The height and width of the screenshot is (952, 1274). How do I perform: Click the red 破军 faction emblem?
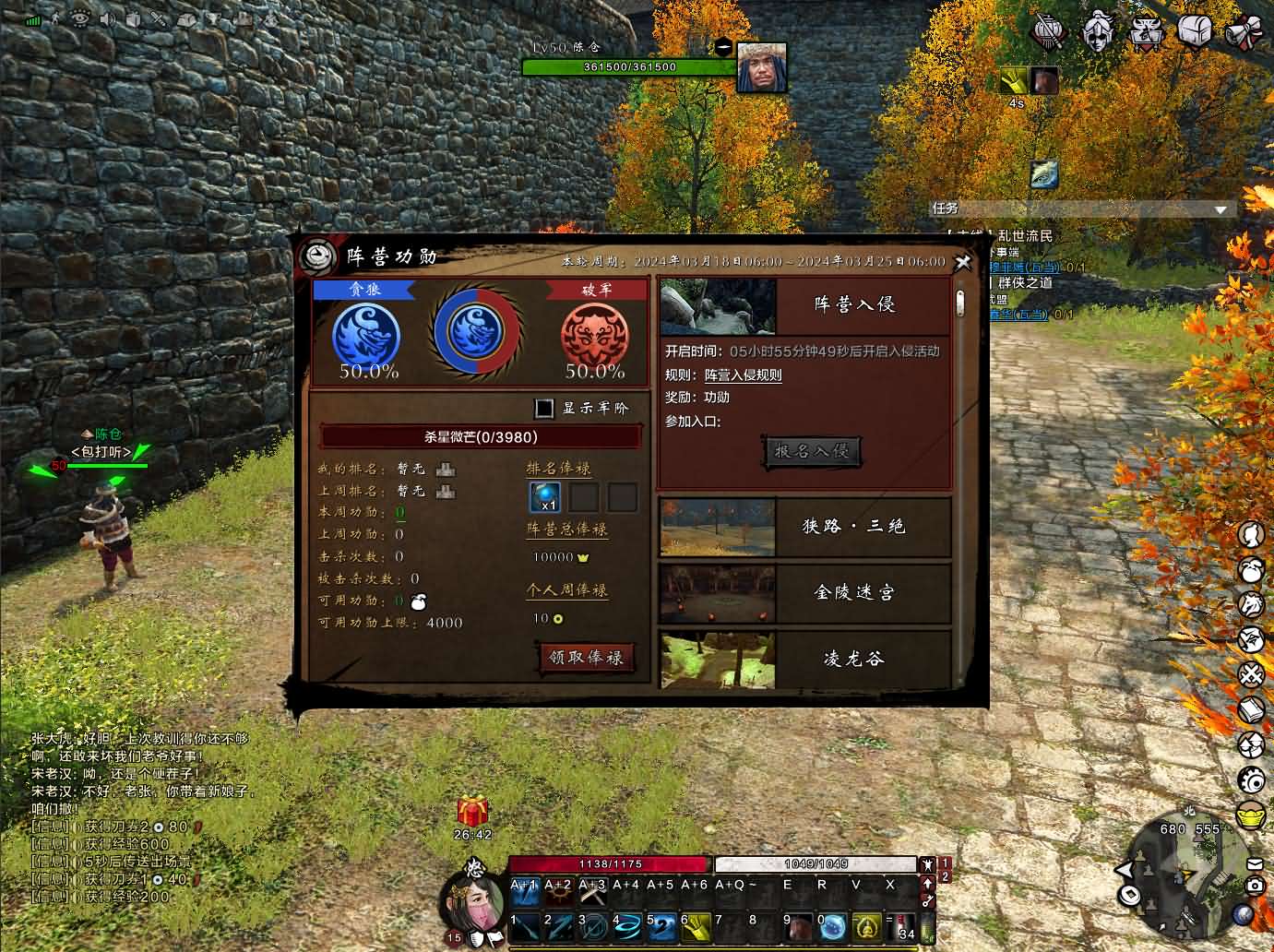(595, 336)
